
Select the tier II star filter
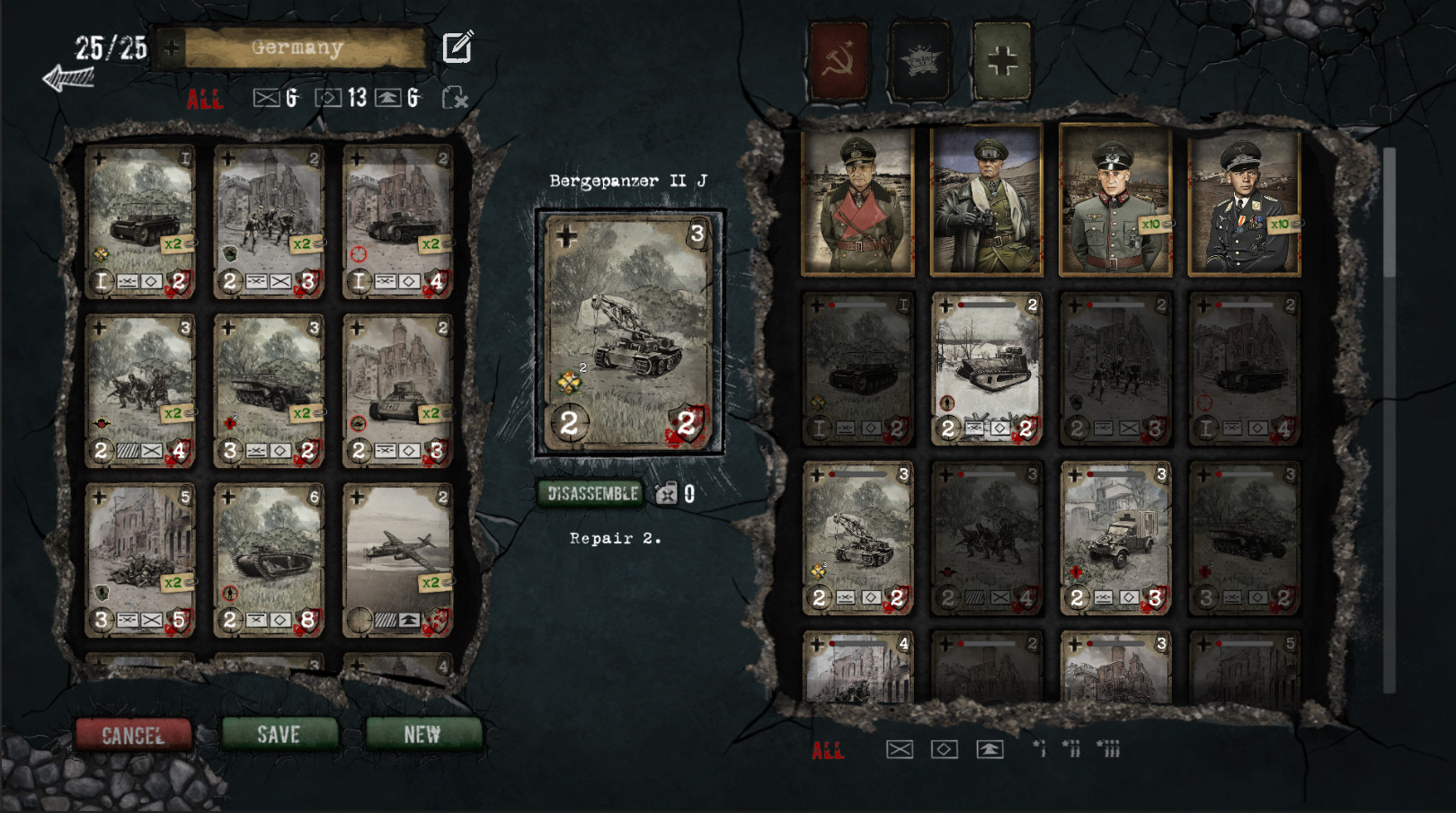1070,747
